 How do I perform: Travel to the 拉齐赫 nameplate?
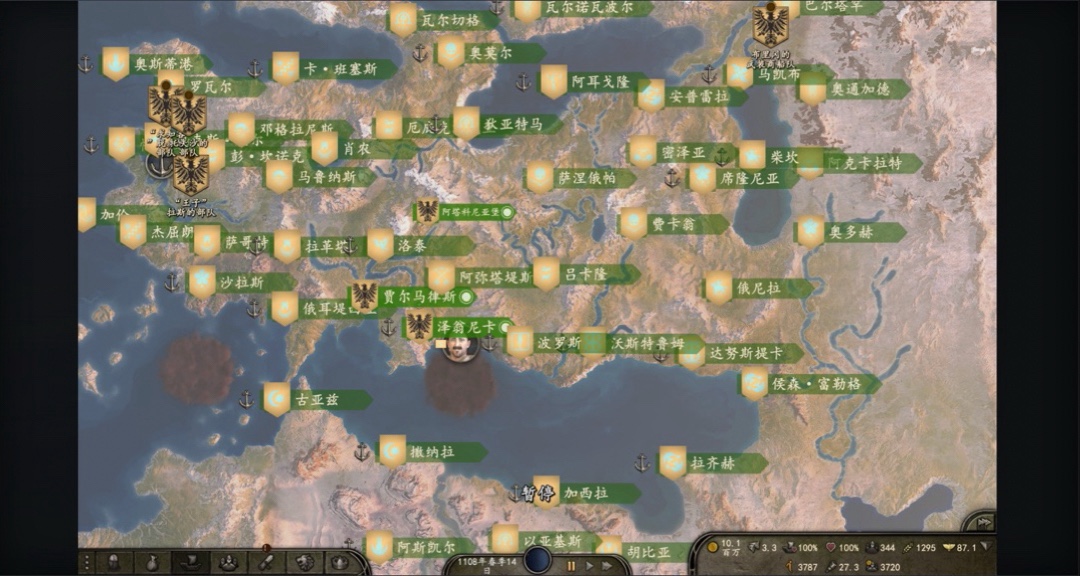(713, 463)
